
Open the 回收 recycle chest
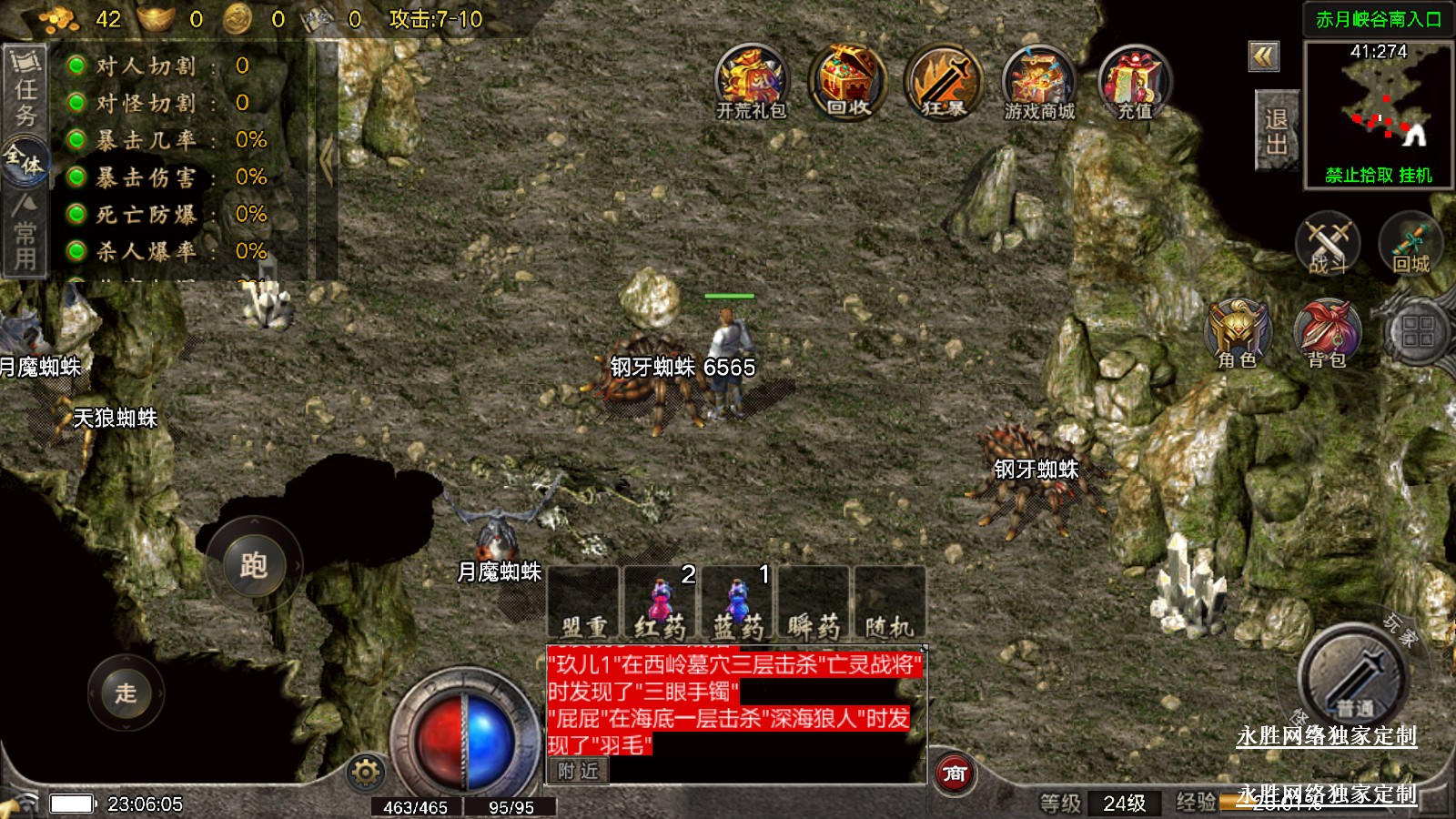pyautogui.click(x=847, y=82)
